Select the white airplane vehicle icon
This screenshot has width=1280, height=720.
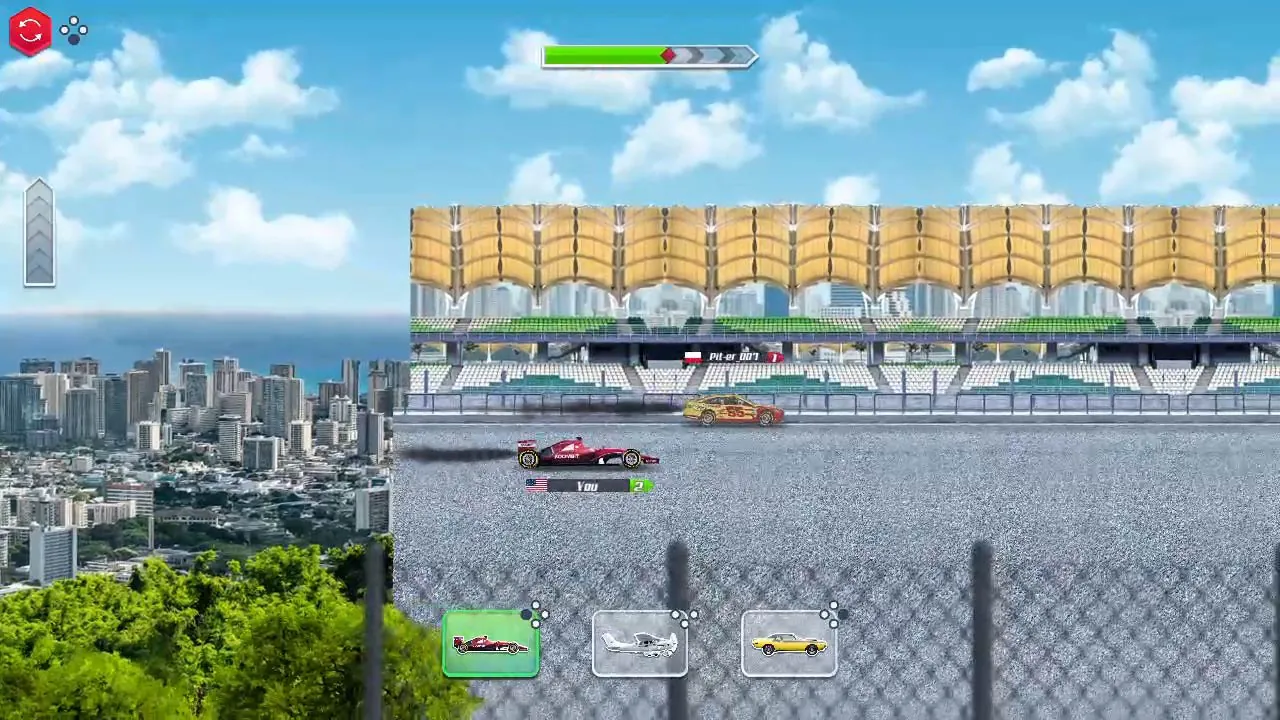click(x=640, y=643)
